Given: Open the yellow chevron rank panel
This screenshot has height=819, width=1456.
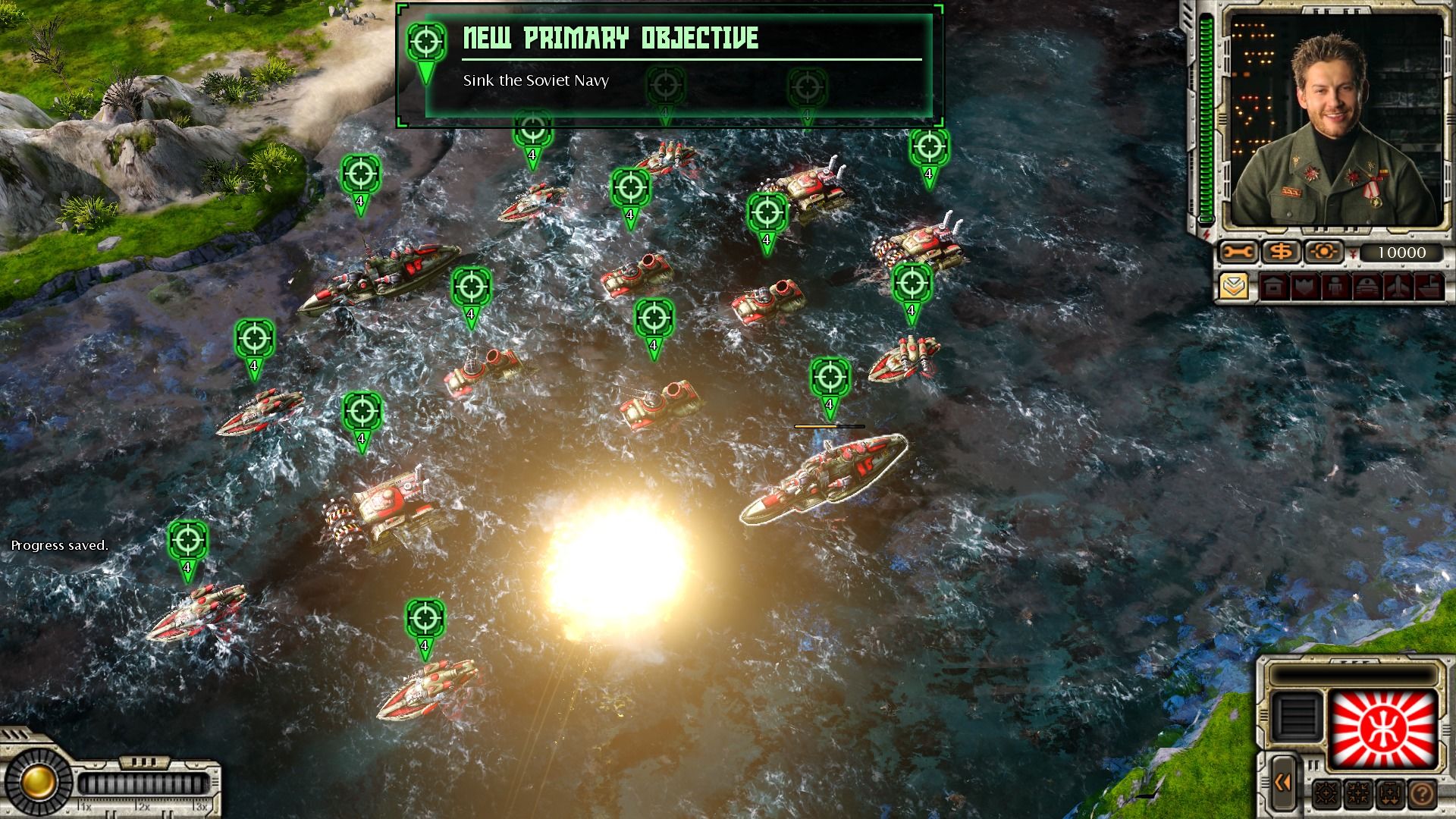Looking at the screenshot, I should pyautogui.click(x=1235, y=287).
